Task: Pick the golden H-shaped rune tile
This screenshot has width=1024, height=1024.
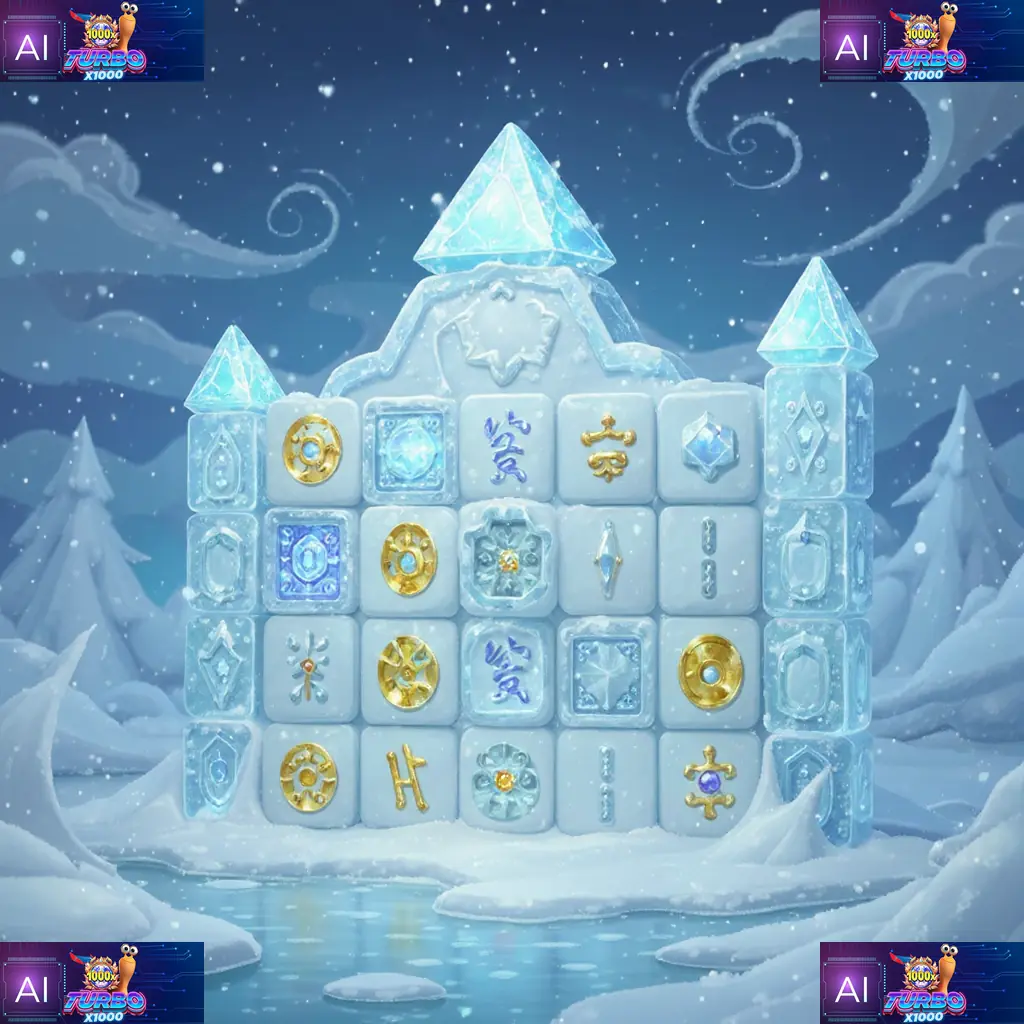Action: [x=407, y=779]
